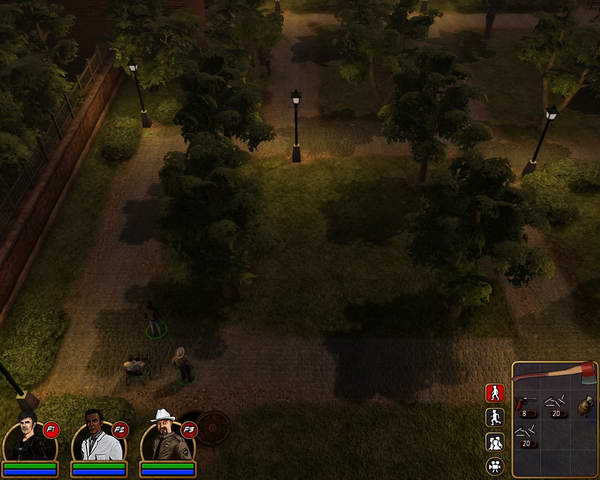Toggle the red walking mode button

494,393
